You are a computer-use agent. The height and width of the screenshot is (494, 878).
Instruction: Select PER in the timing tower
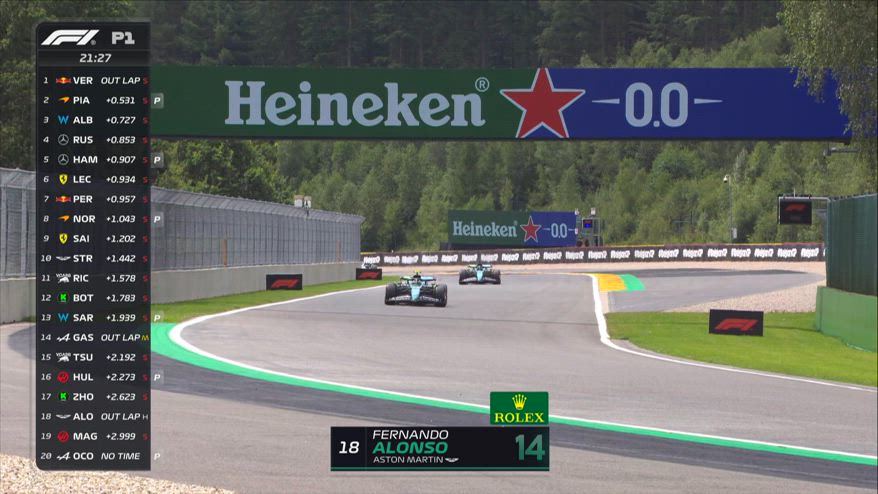(94, 199)
